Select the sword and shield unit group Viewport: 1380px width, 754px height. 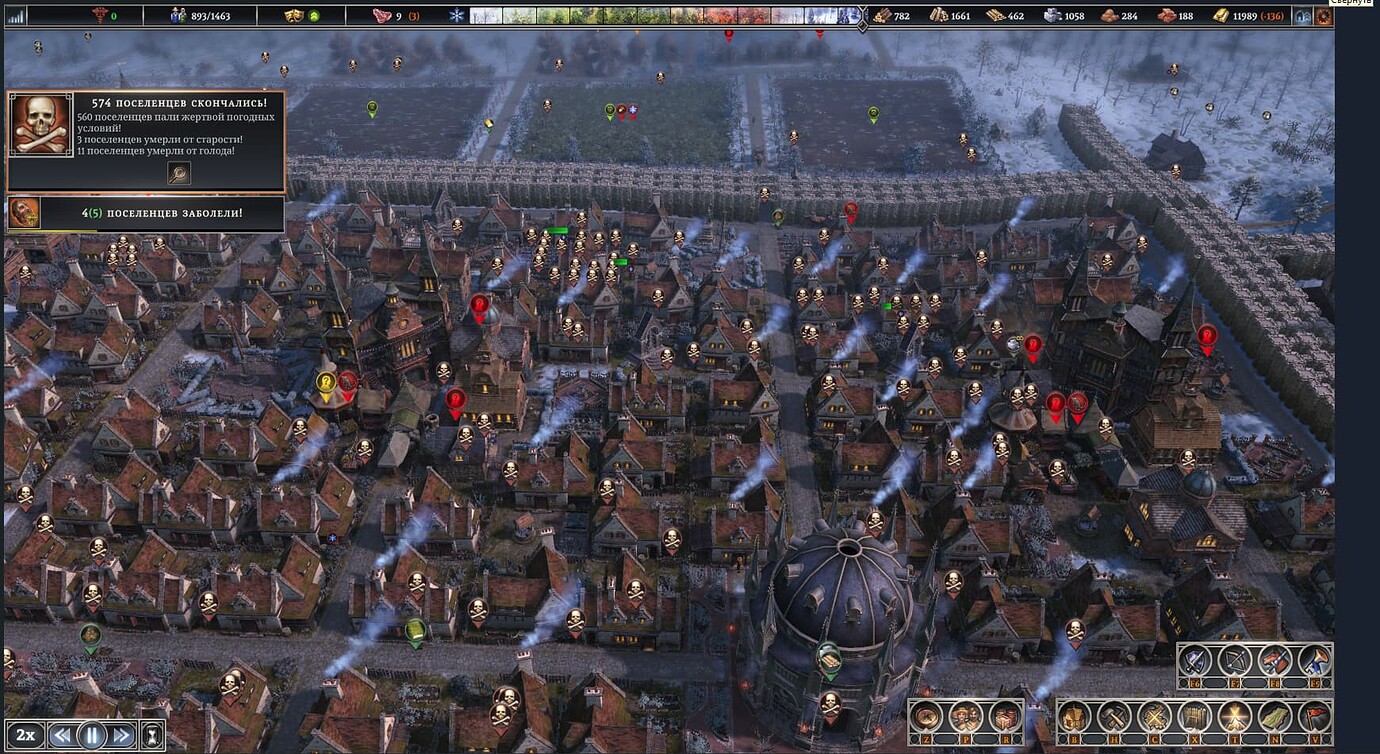click(1195, 660)
